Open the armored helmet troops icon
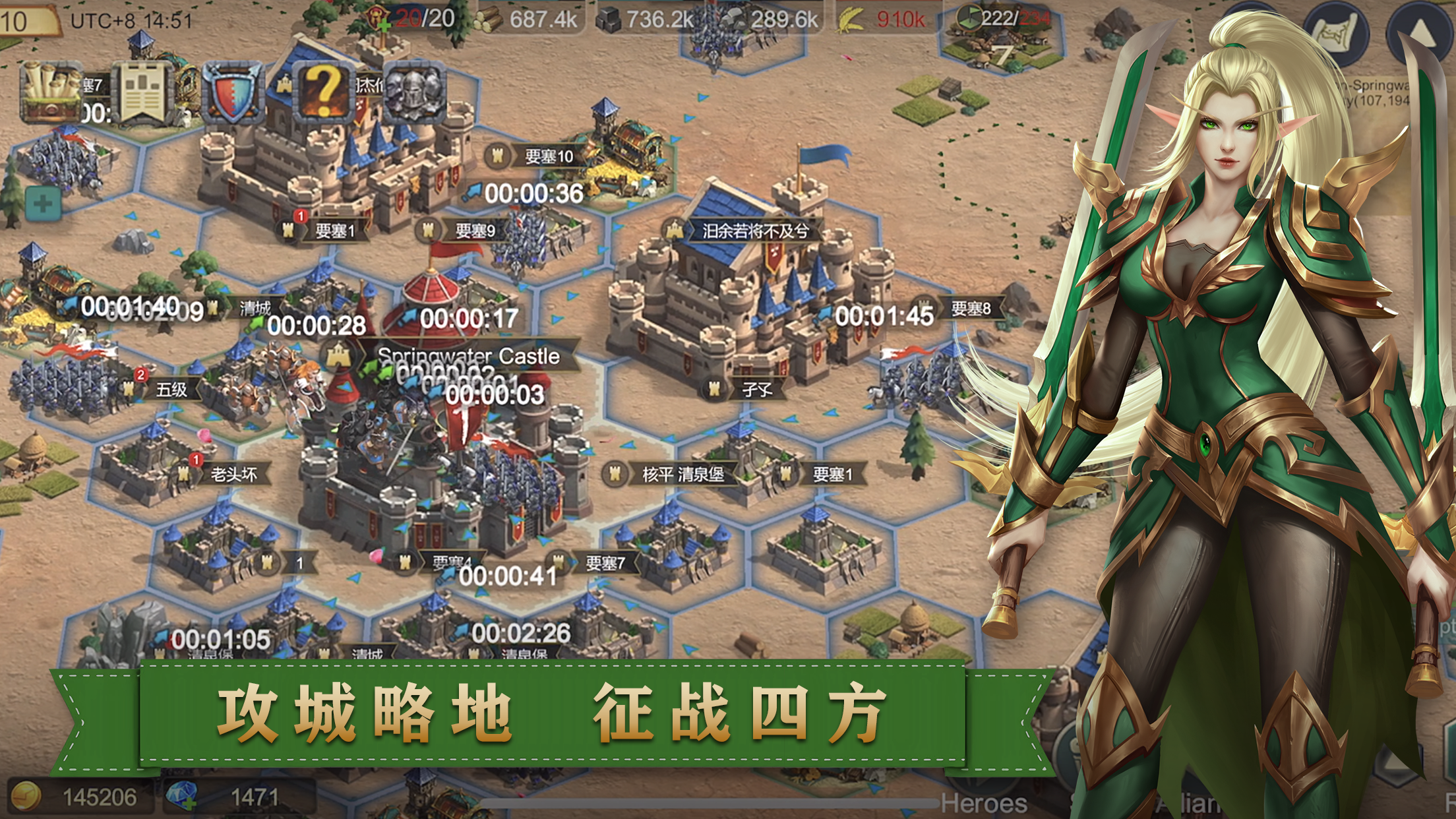Image resolution: width=1456 pixels, height=819 pixels. tap(413, 92)
